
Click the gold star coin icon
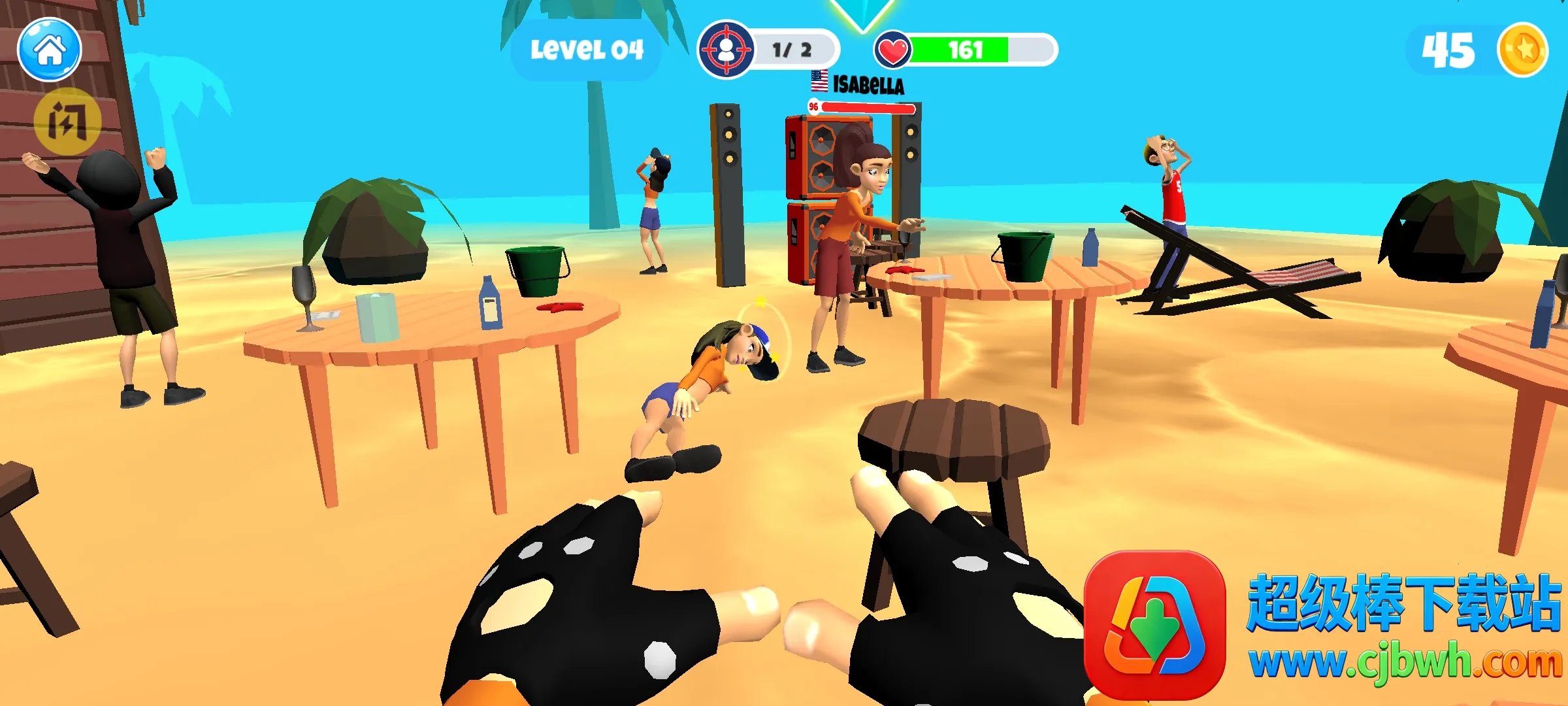pos(1523,50)
